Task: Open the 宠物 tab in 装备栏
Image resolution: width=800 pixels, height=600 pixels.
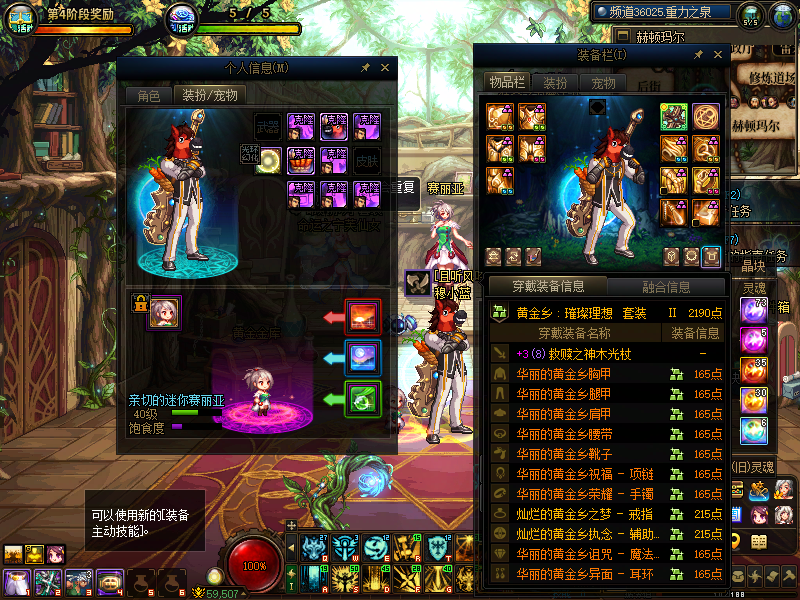Action: [603, 82]
